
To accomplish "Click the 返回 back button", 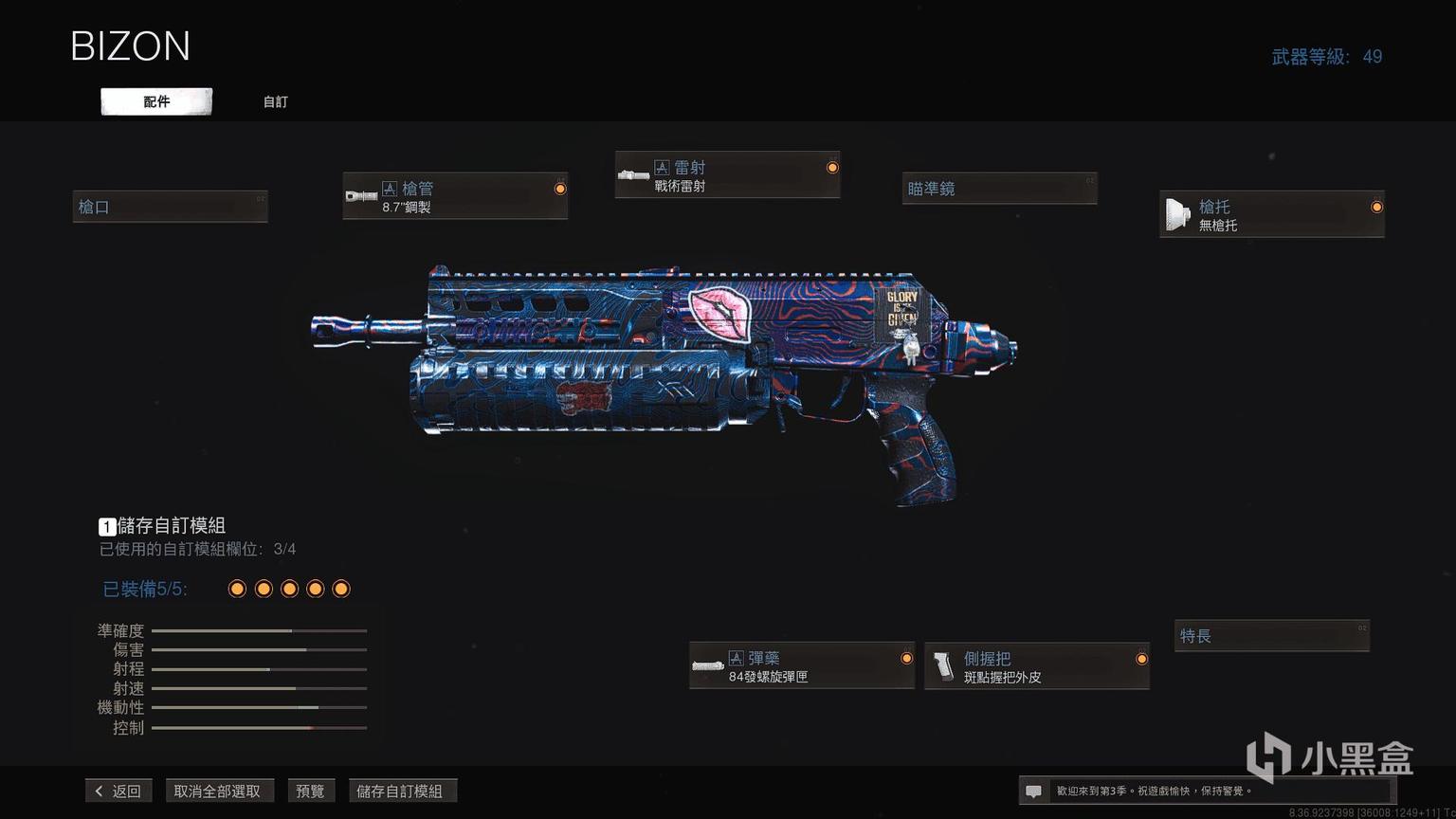I will [x=118, y=791].
